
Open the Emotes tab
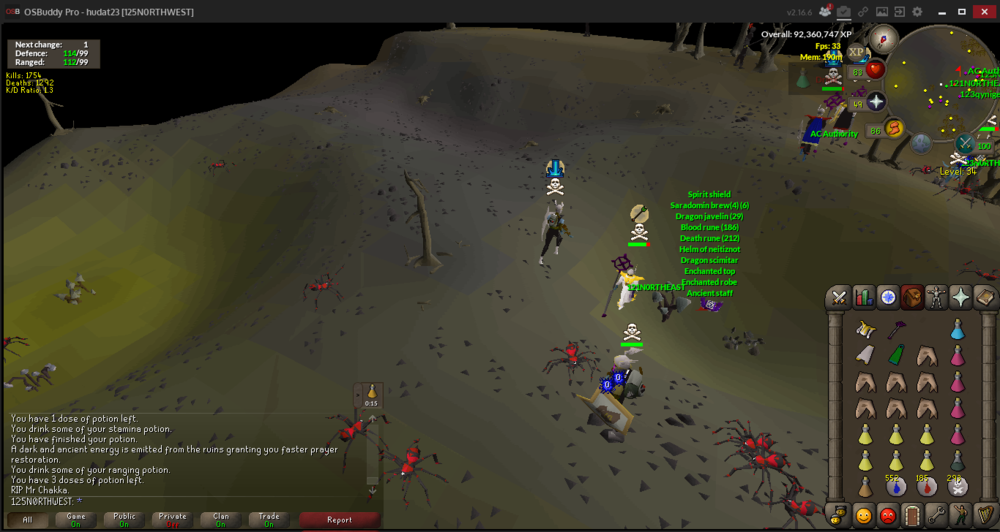[x=961, y=516]
